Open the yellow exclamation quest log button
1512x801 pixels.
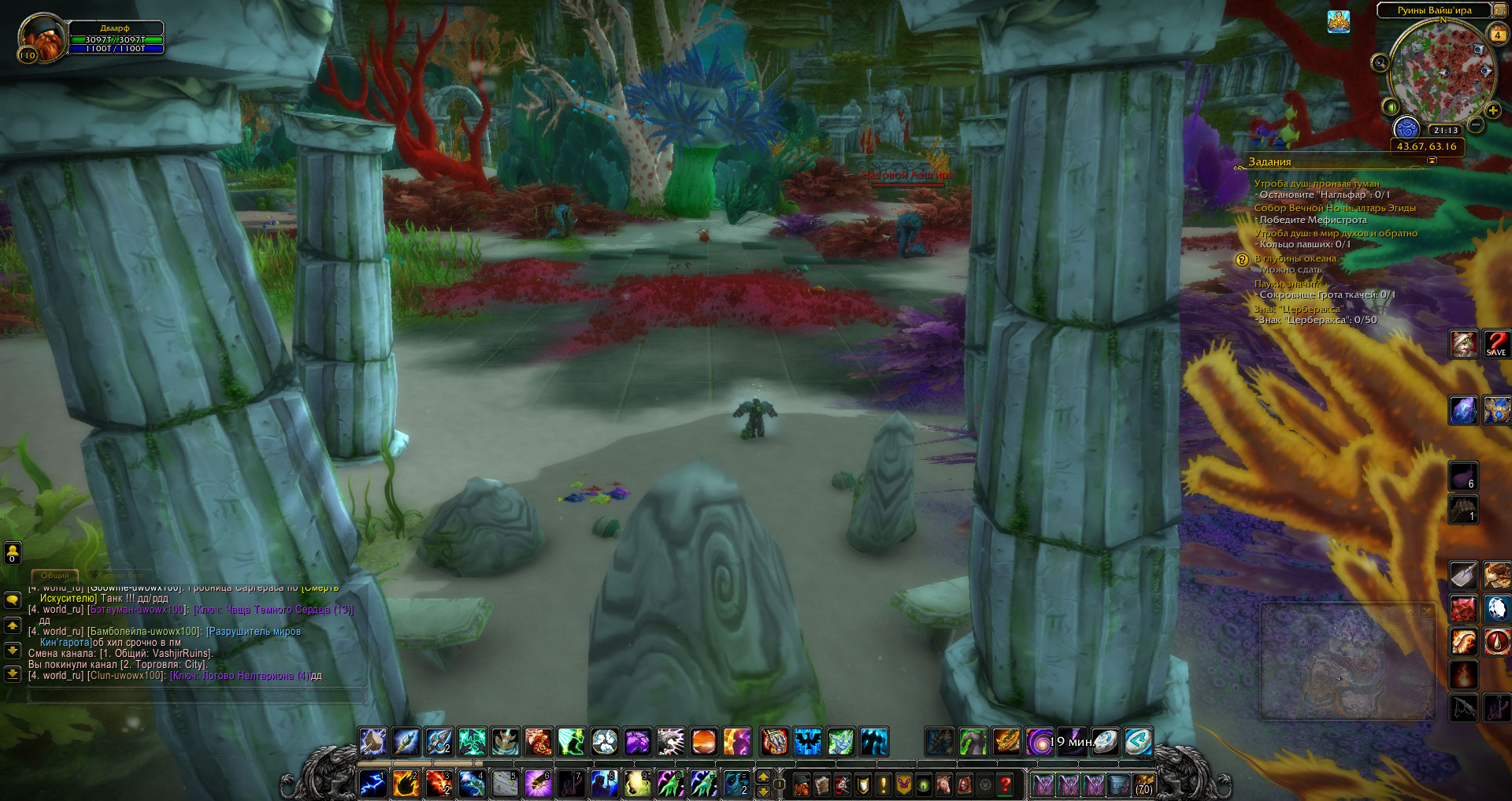(883, 784)
